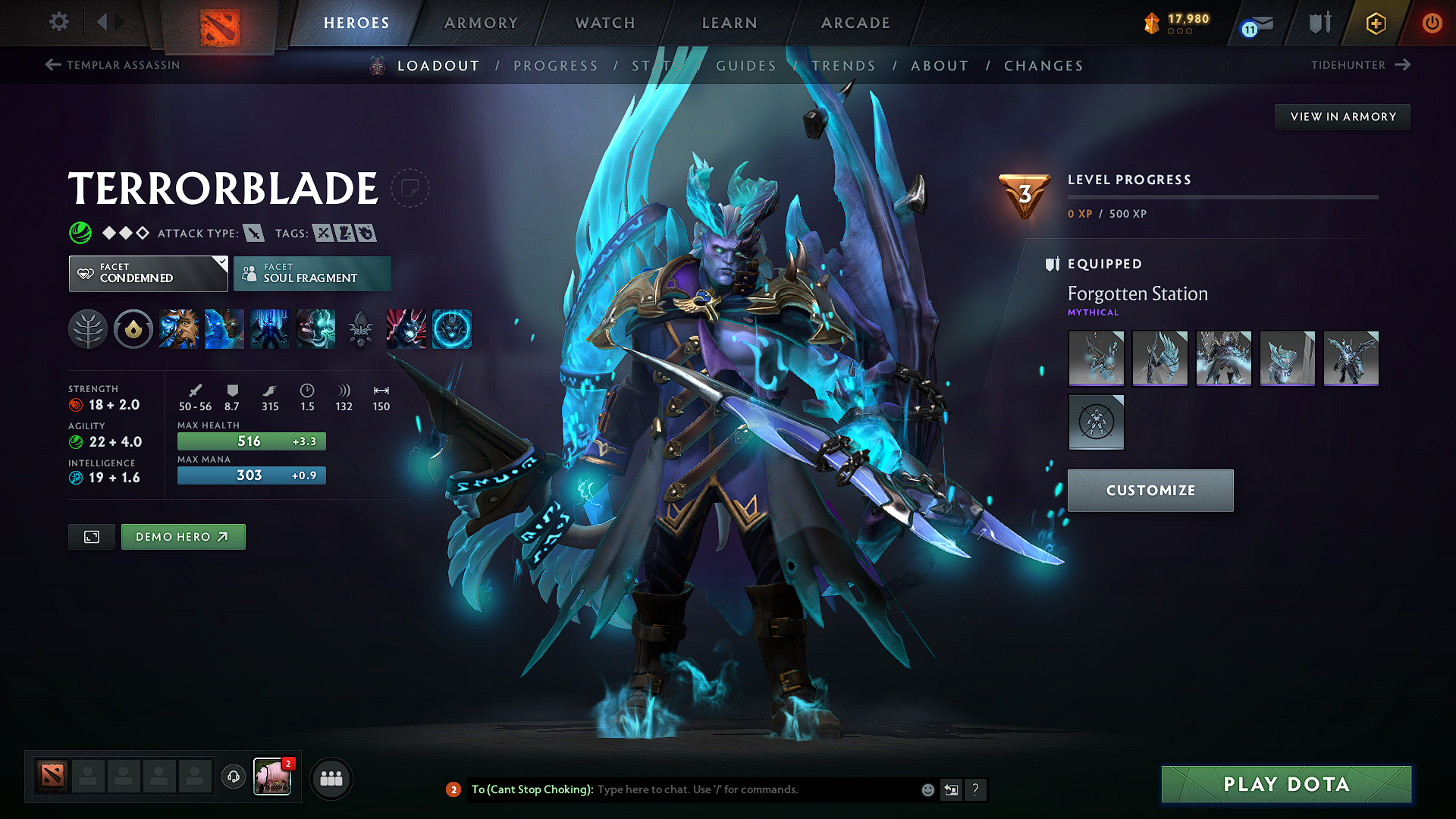Open the chat channel selector beside chat input

coord(951,789)
